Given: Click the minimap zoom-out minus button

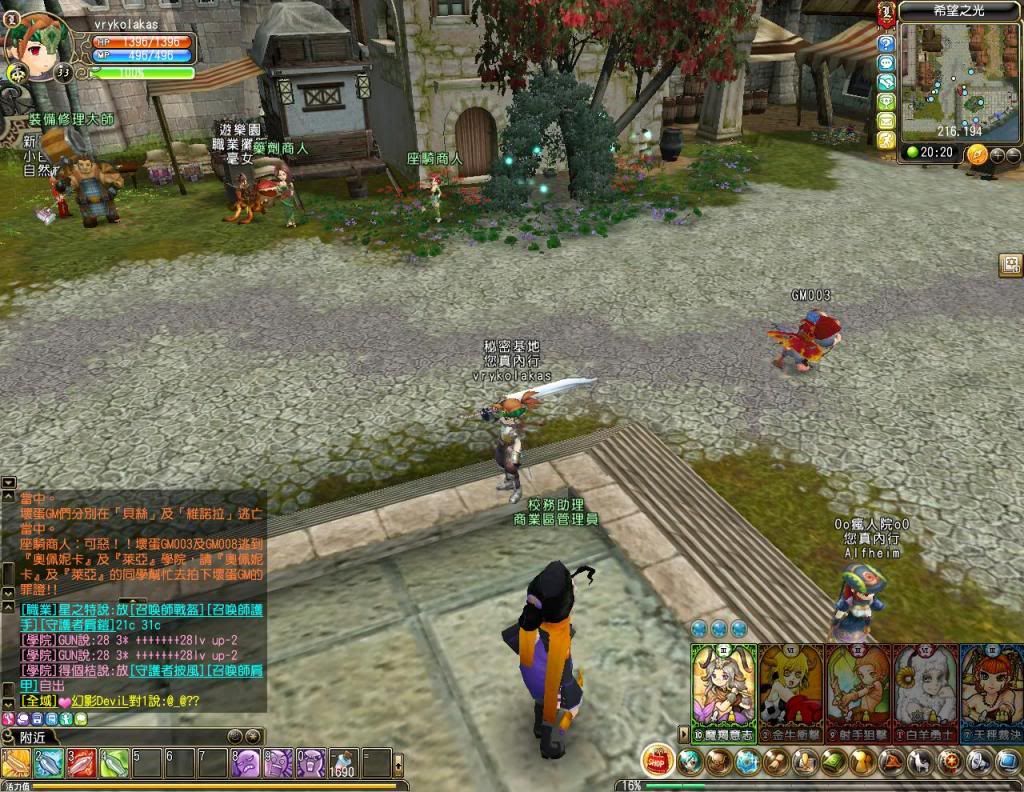Looking at the screenshot, I should pyautogui.click(x=1013, y=154).
